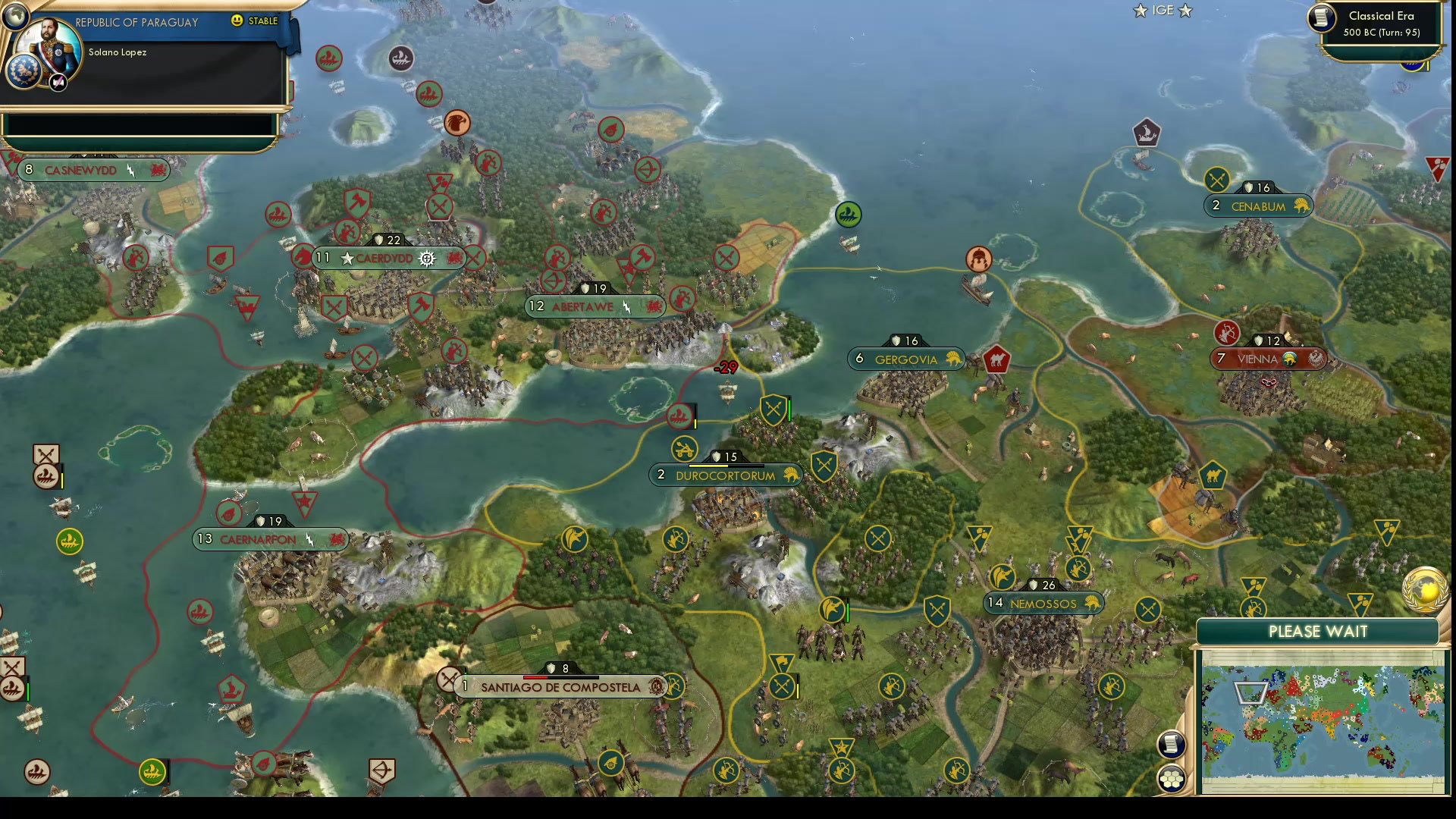Click the viewport rectangle on the minimap
This screenshot has width=1456, height=819.
coord(1251,692)
